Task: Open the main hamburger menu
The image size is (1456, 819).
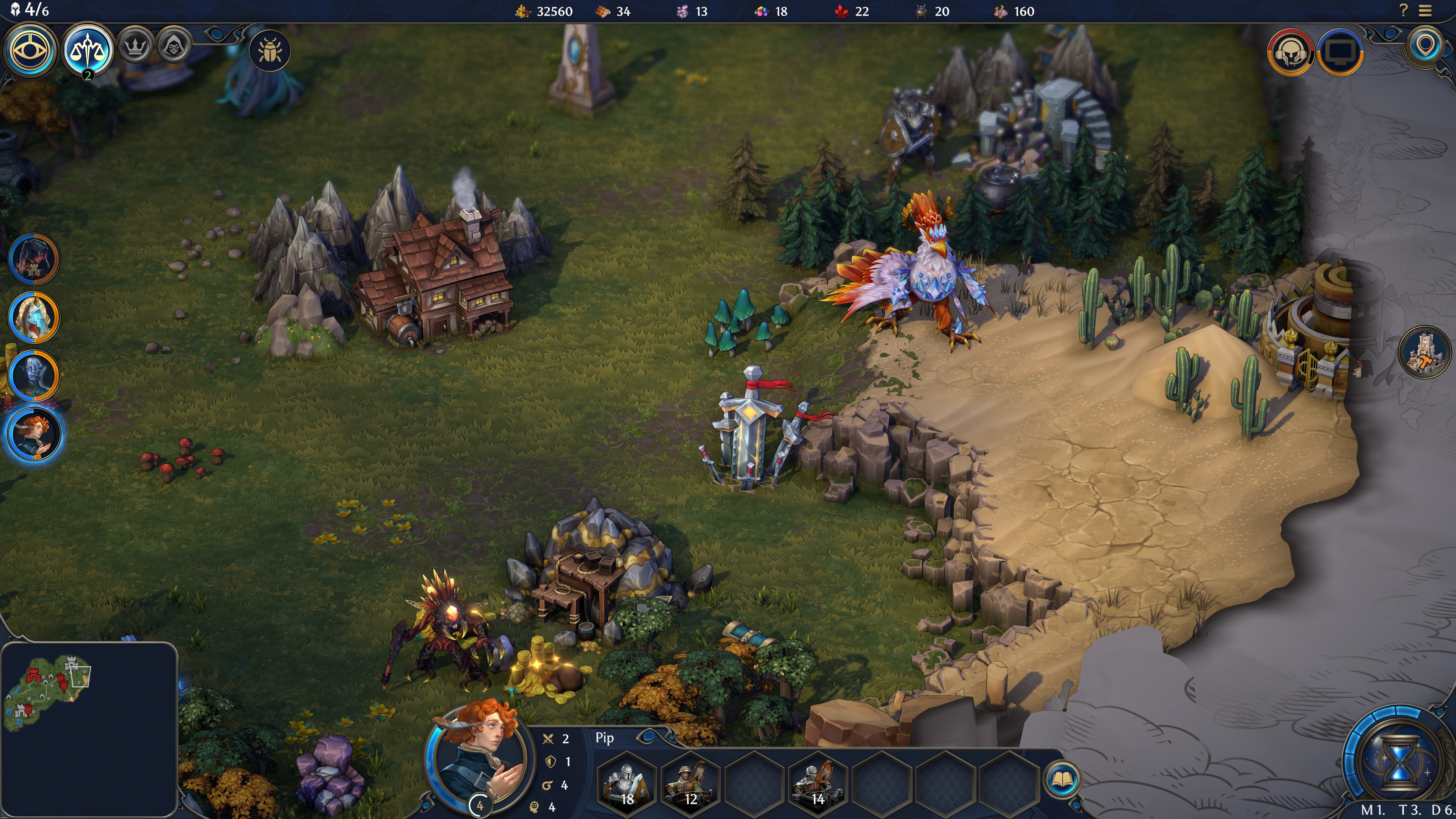Action: 1425,11
